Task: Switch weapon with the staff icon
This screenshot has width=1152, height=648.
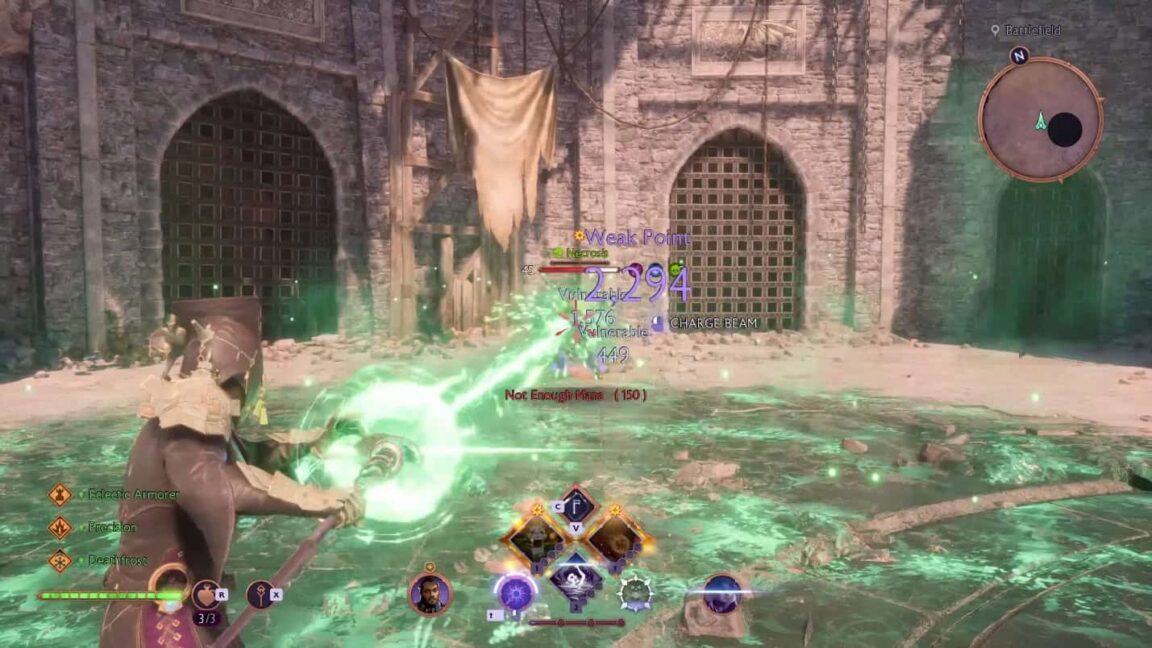Action: (x=261, y=594)
